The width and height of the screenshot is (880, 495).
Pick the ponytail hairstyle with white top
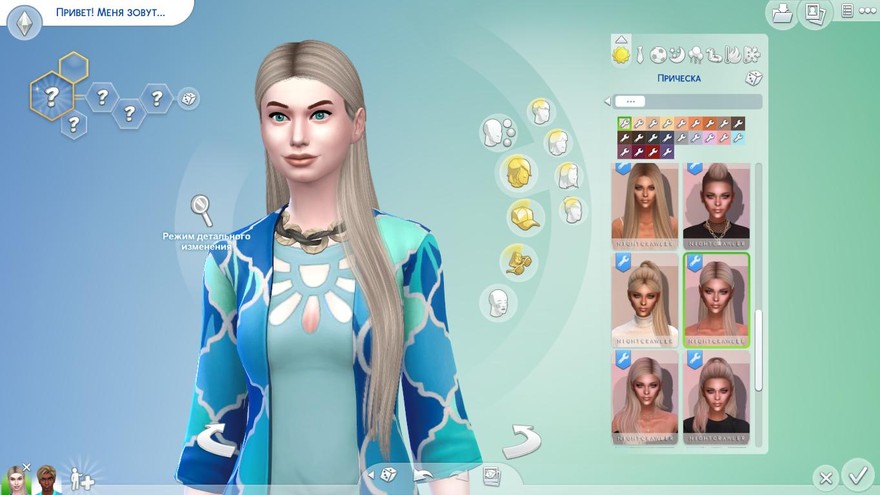645,299
